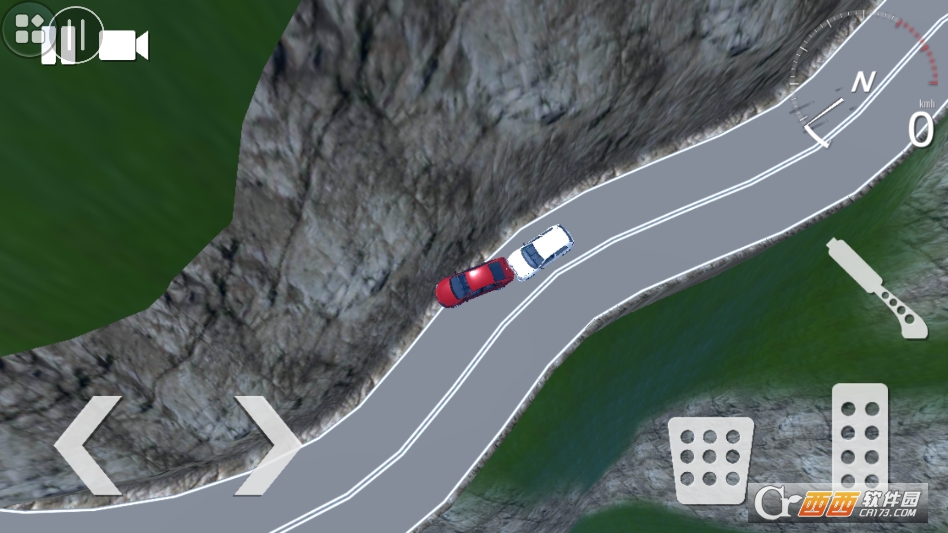Image resolution: width=948 pixels, height=533 pixels.
Task: Switch camera view with the camcorder icon
Action: pyautogui.click(x=124, y=45)
